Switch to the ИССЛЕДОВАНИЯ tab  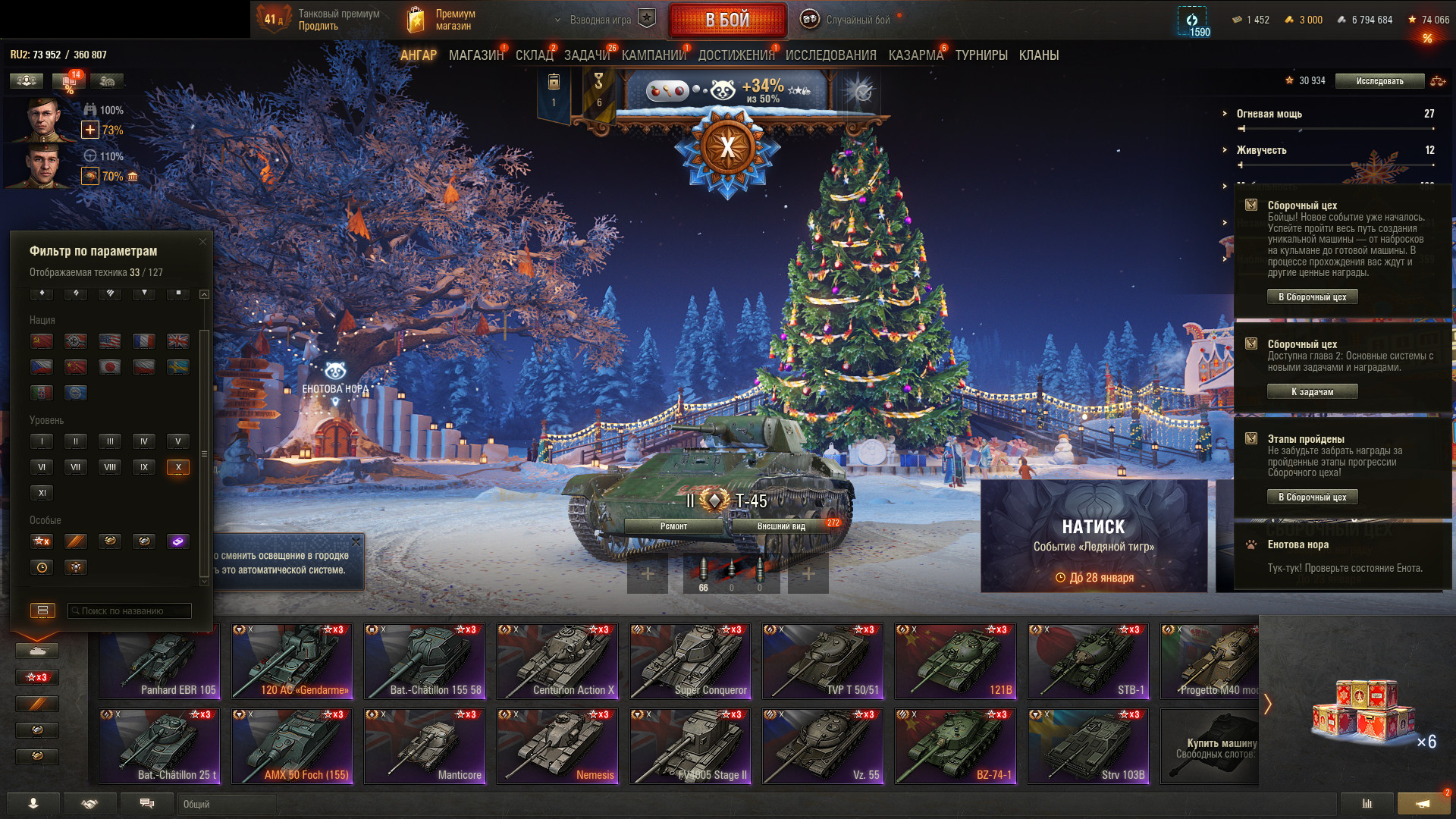(830, 55)
